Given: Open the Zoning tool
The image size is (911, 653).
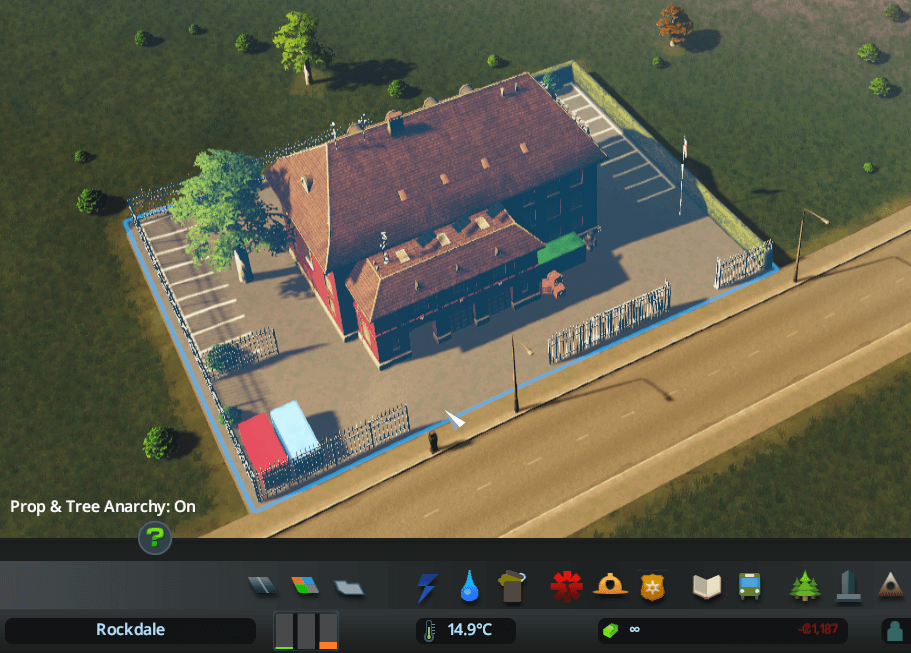Looking at the screenshot, I should point(304,586).
